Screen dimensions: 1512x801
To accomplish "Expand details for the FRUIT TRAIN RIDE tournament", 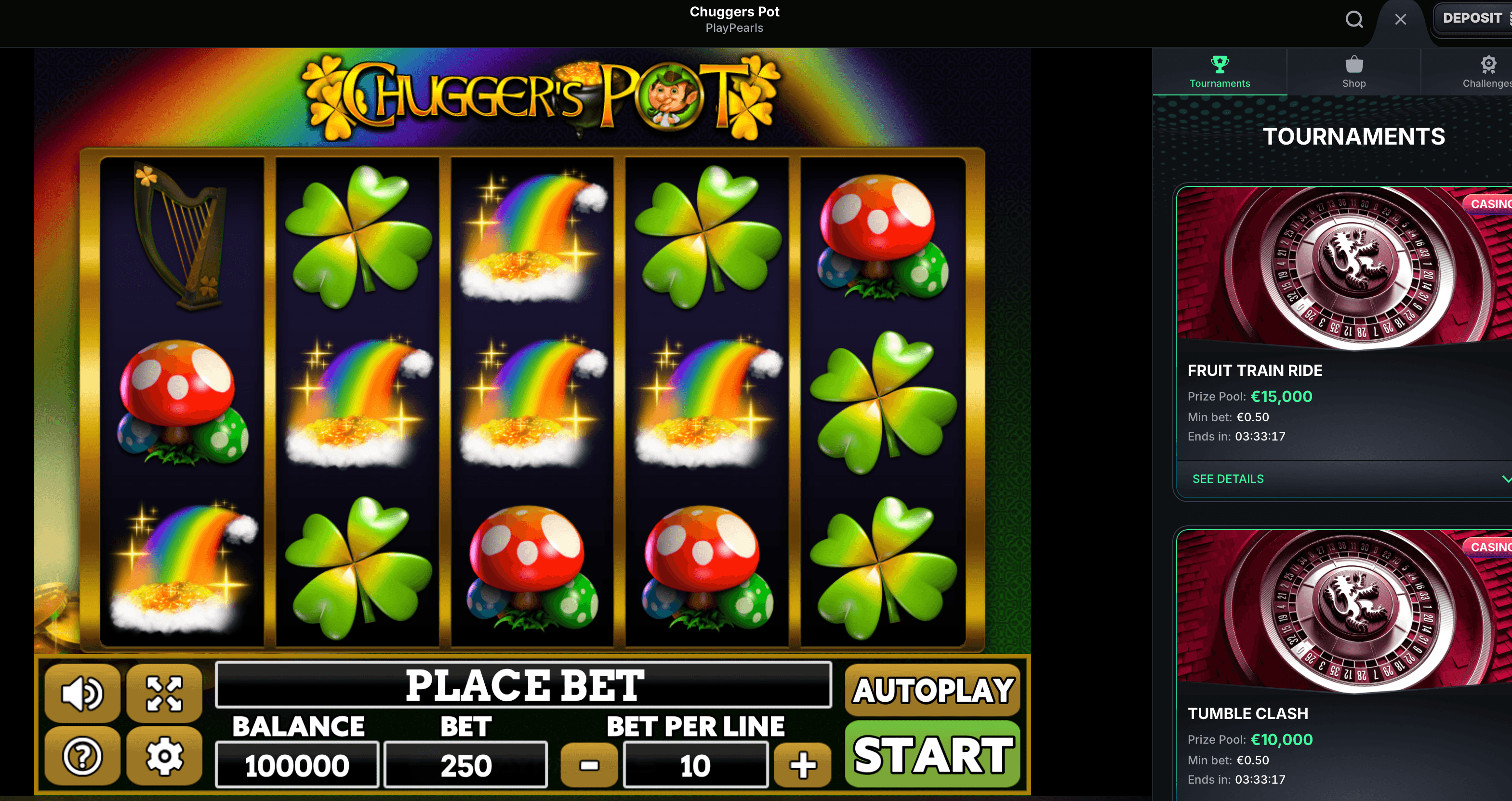I will (1227, 479).
